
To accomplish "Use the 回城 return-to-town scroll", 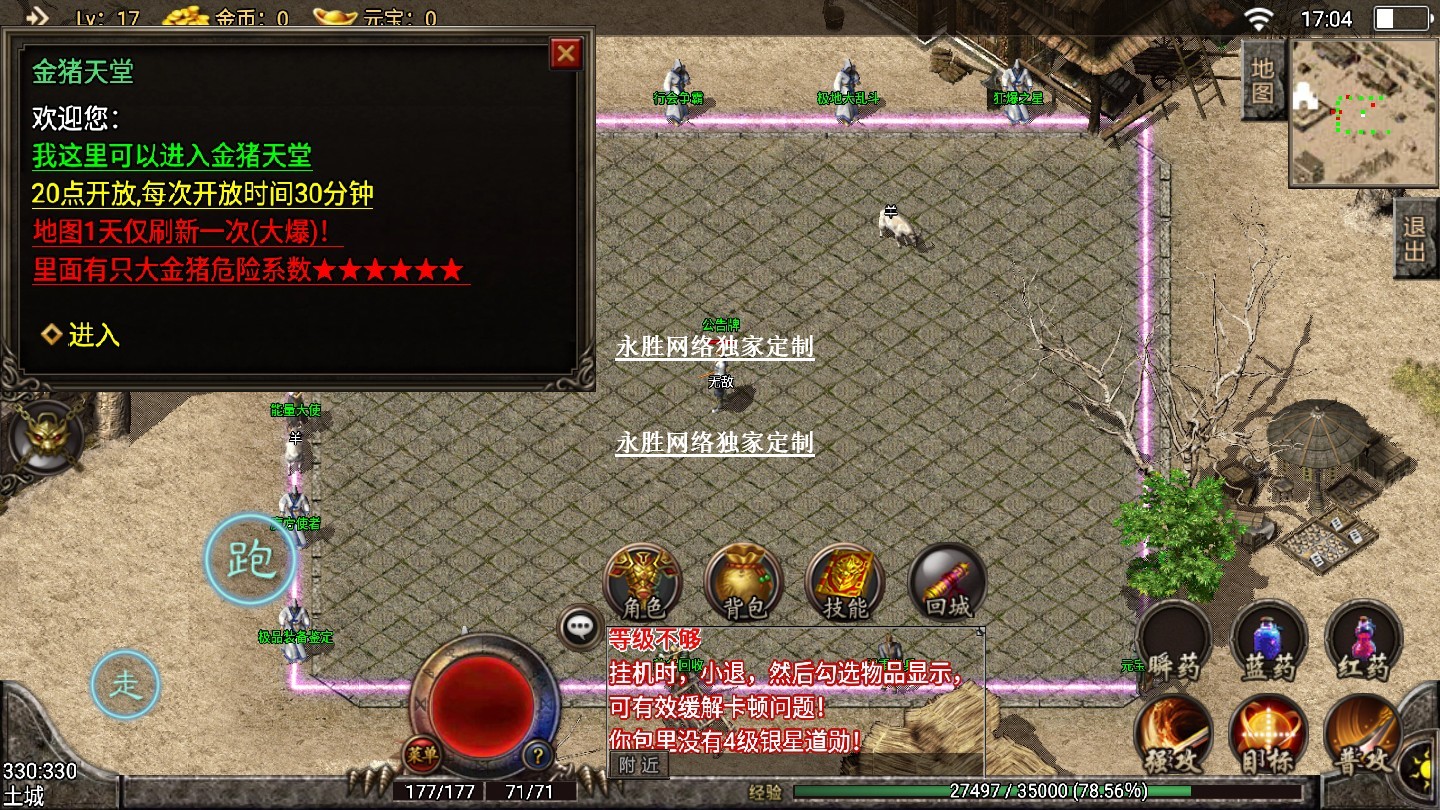I will (x=947, y=581).
